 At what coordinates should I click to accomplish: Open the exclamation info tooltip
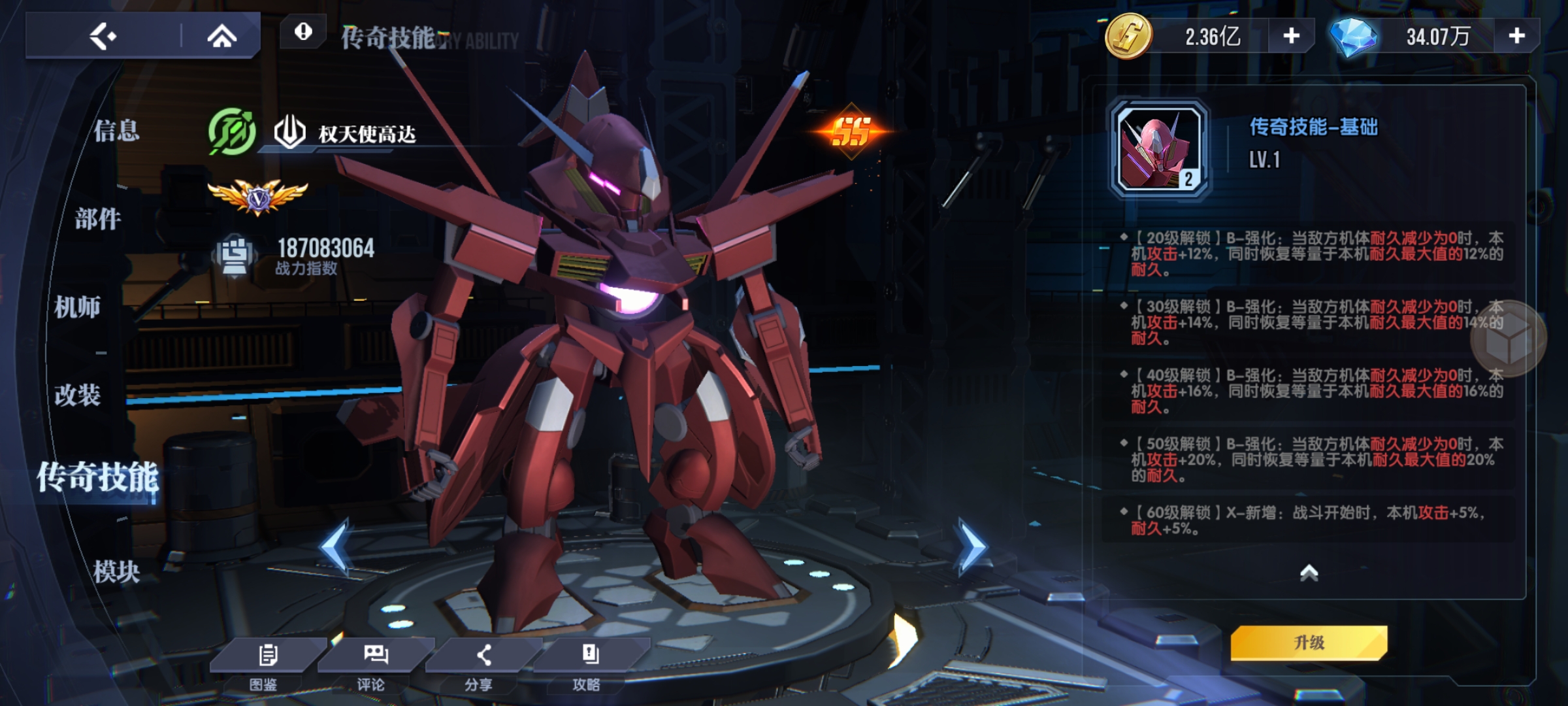click(x=303, y=31)
